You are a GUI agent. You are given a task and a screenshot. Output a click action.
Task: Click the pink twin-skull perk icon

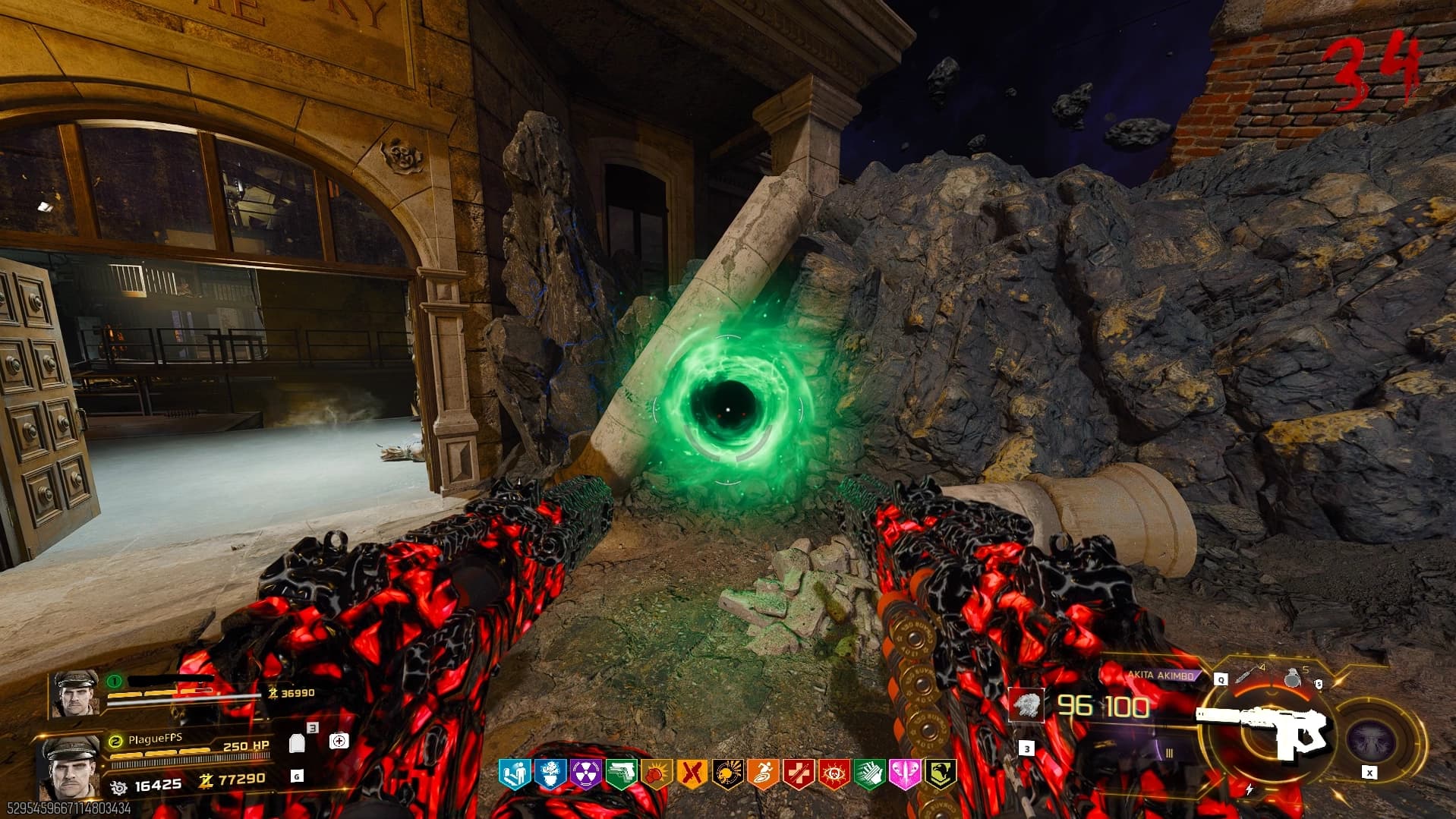click(x=904, y=773)
